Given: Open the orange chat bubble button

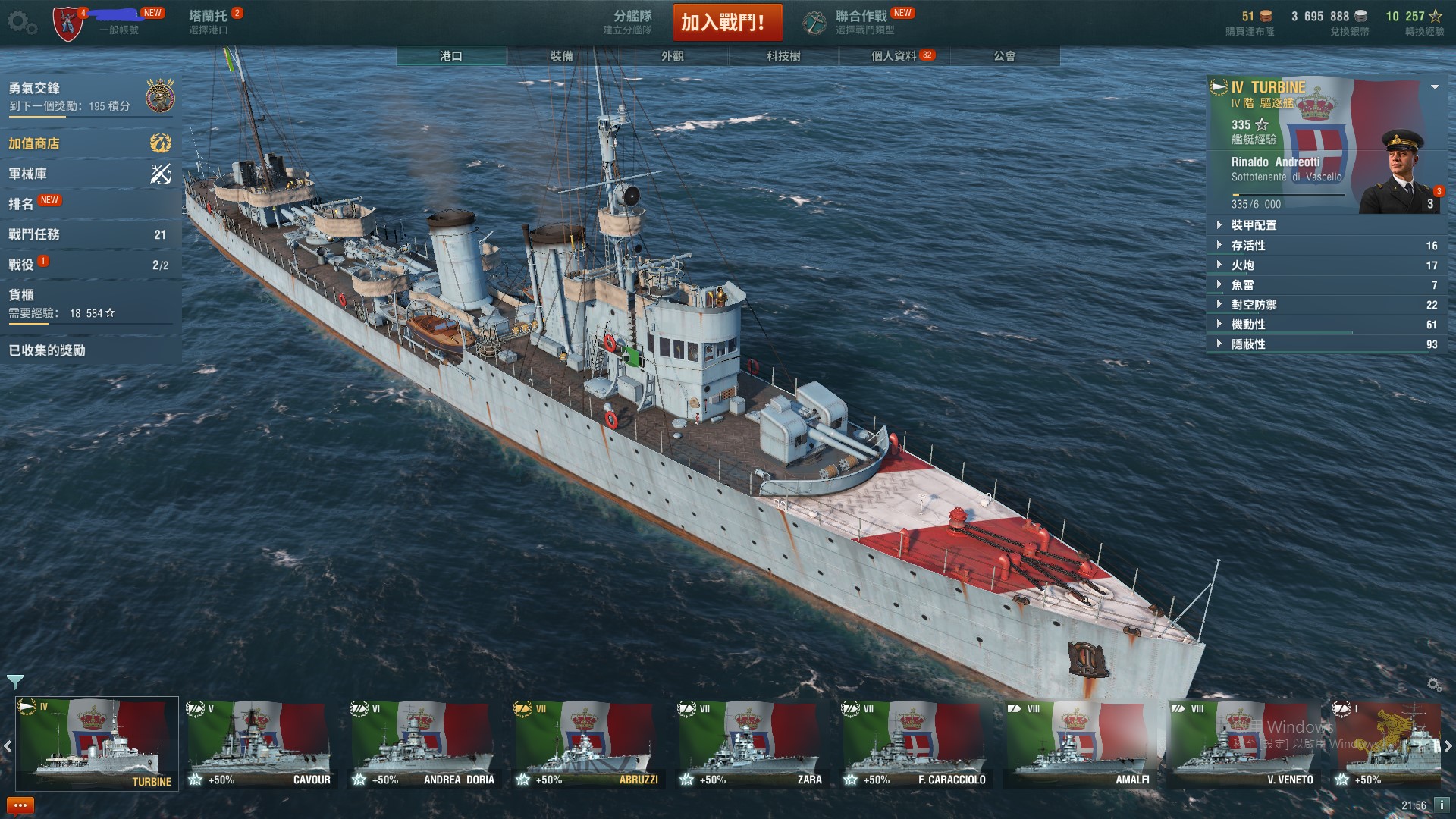Looking at the screenshot, I should click(x=20, y=805).
